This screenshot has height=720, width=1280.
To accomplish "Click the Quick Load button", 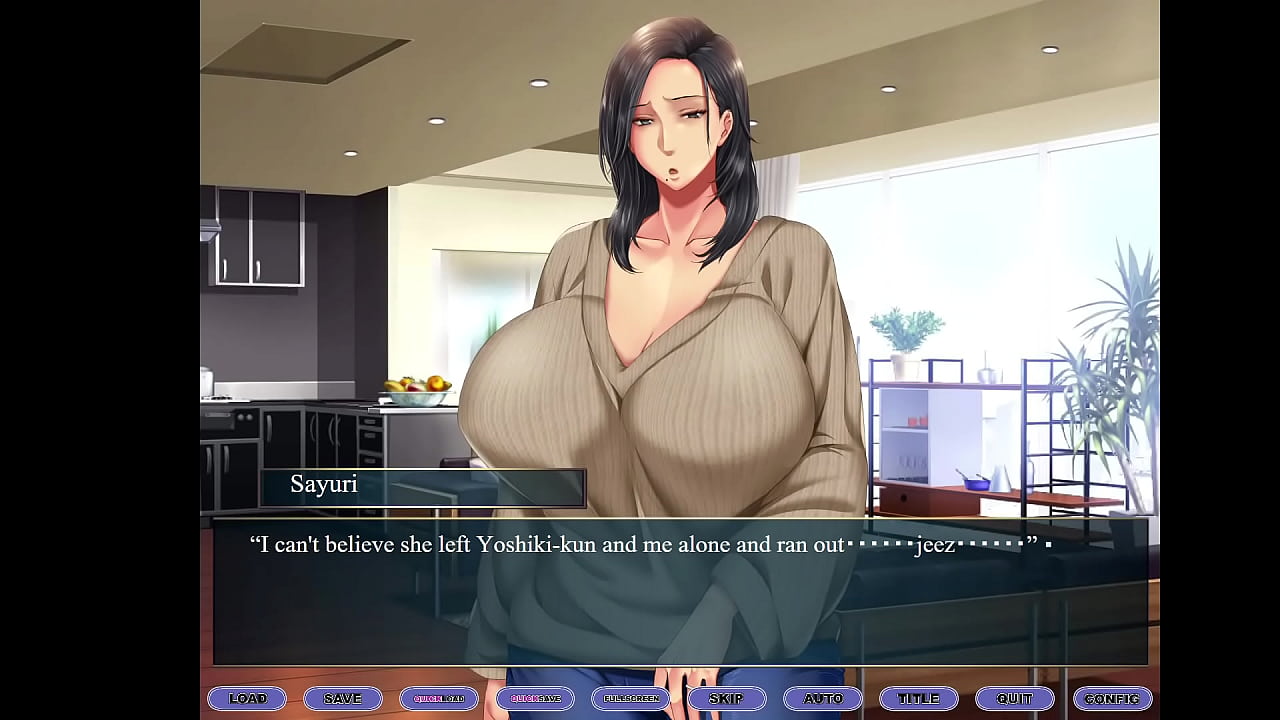I will 439,698.
